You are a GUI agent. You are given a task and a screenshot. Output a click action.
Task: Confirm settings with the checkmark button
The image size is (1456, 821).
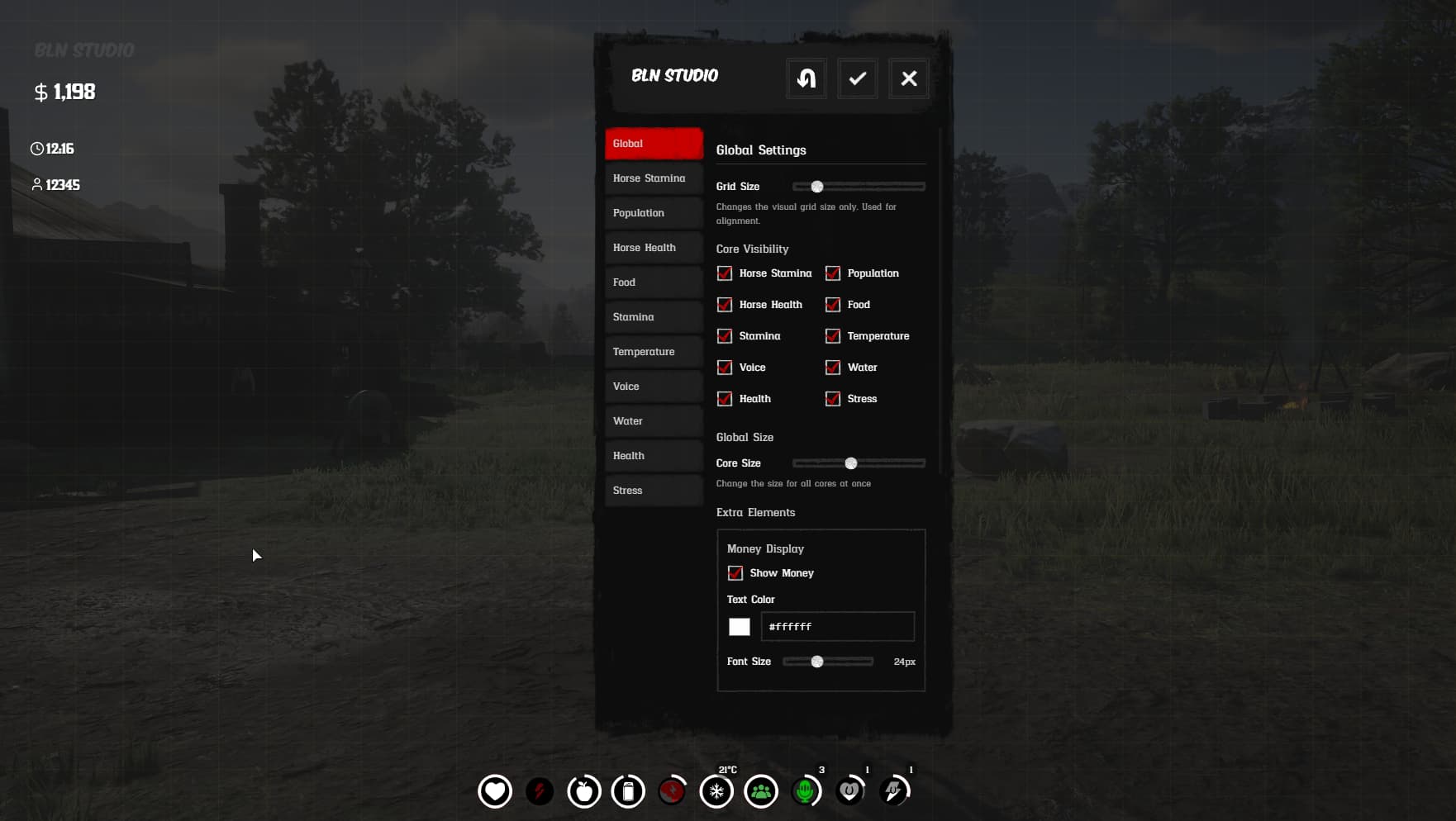[x=857, y=78]
